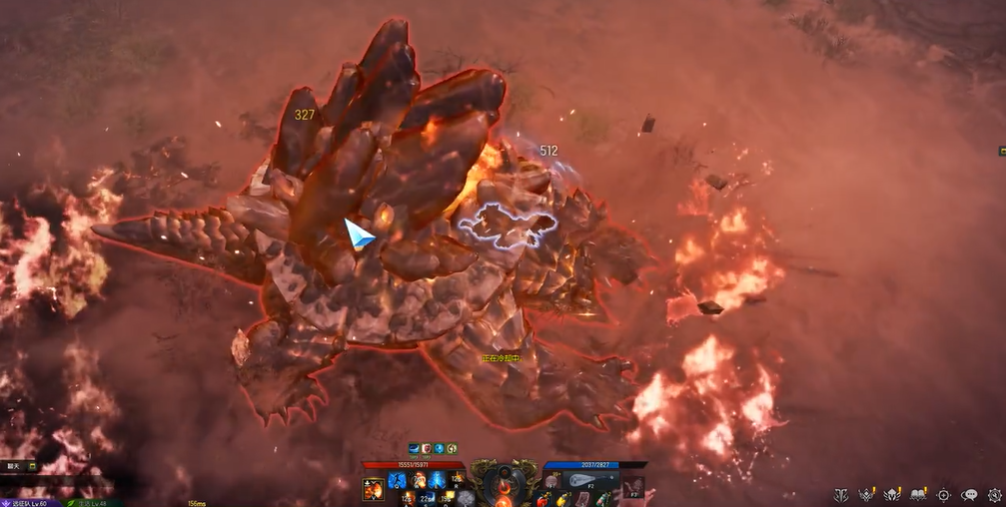This screenshot has width=1006, height=507.
Task: Select the 聊天 chat tab
Action: [14, 466]
